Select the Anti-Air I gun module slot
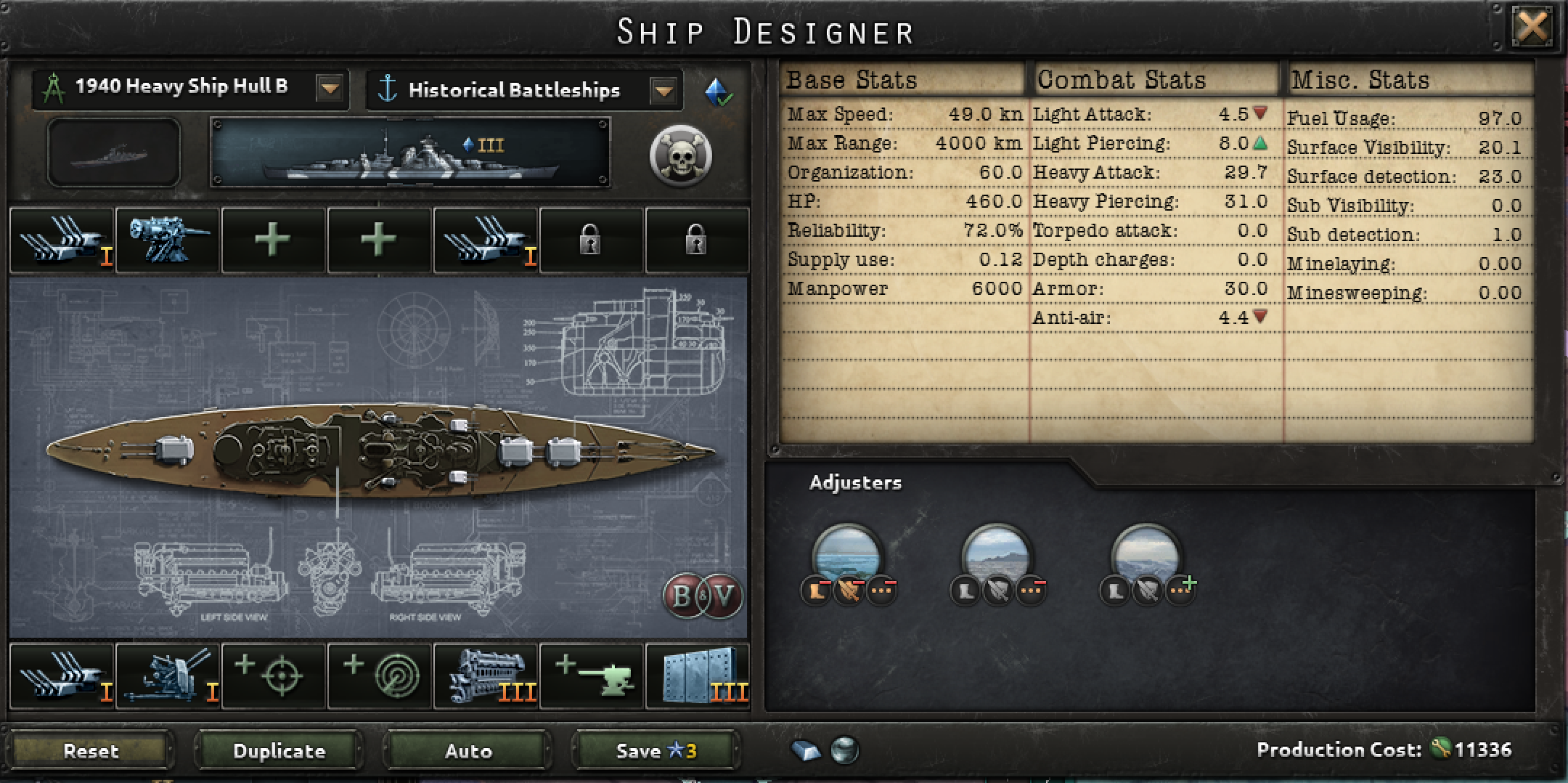 (167, 676)
